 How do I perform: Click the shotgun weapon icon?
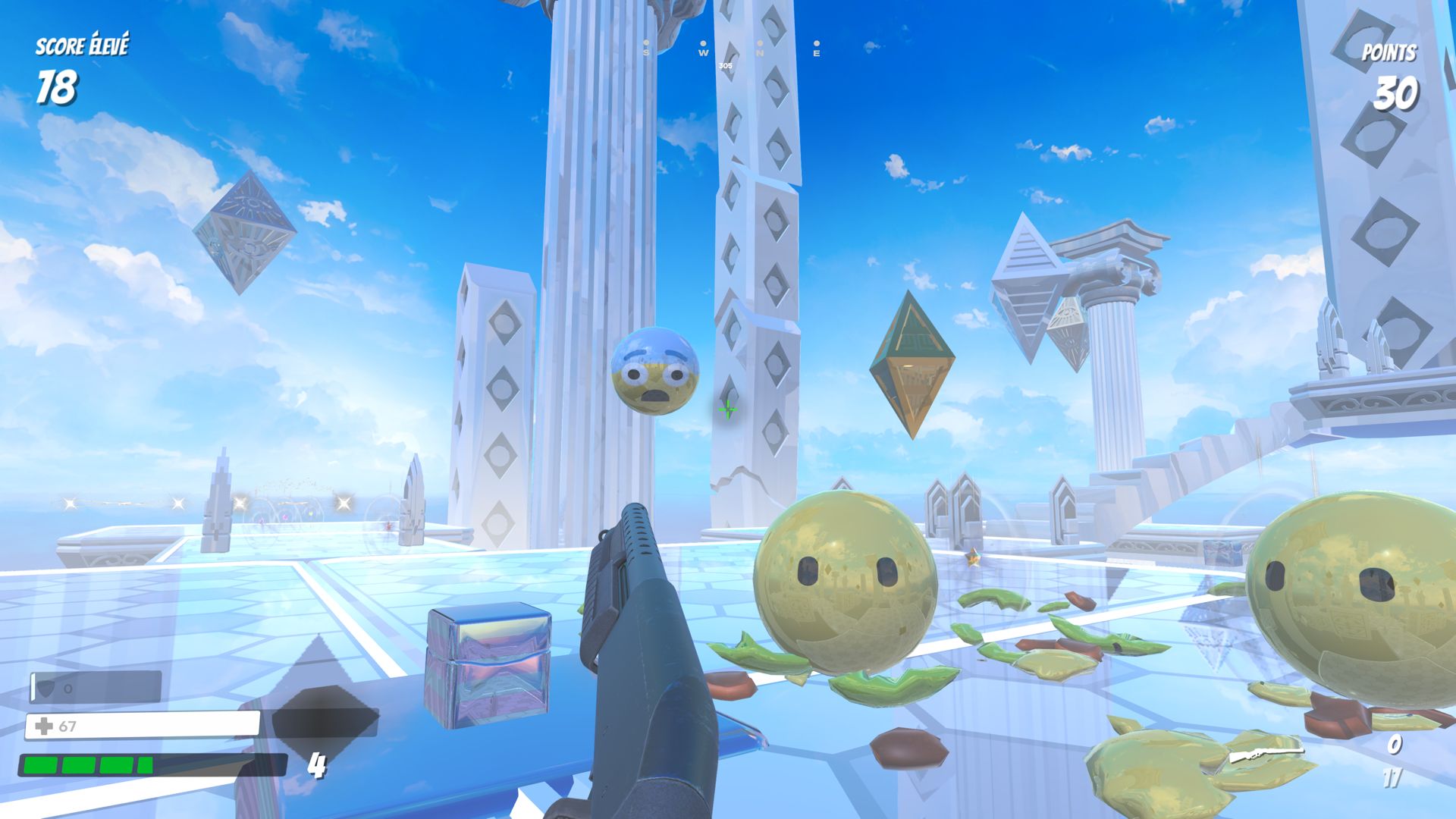pyautogui.click(x=1265, y=755)
